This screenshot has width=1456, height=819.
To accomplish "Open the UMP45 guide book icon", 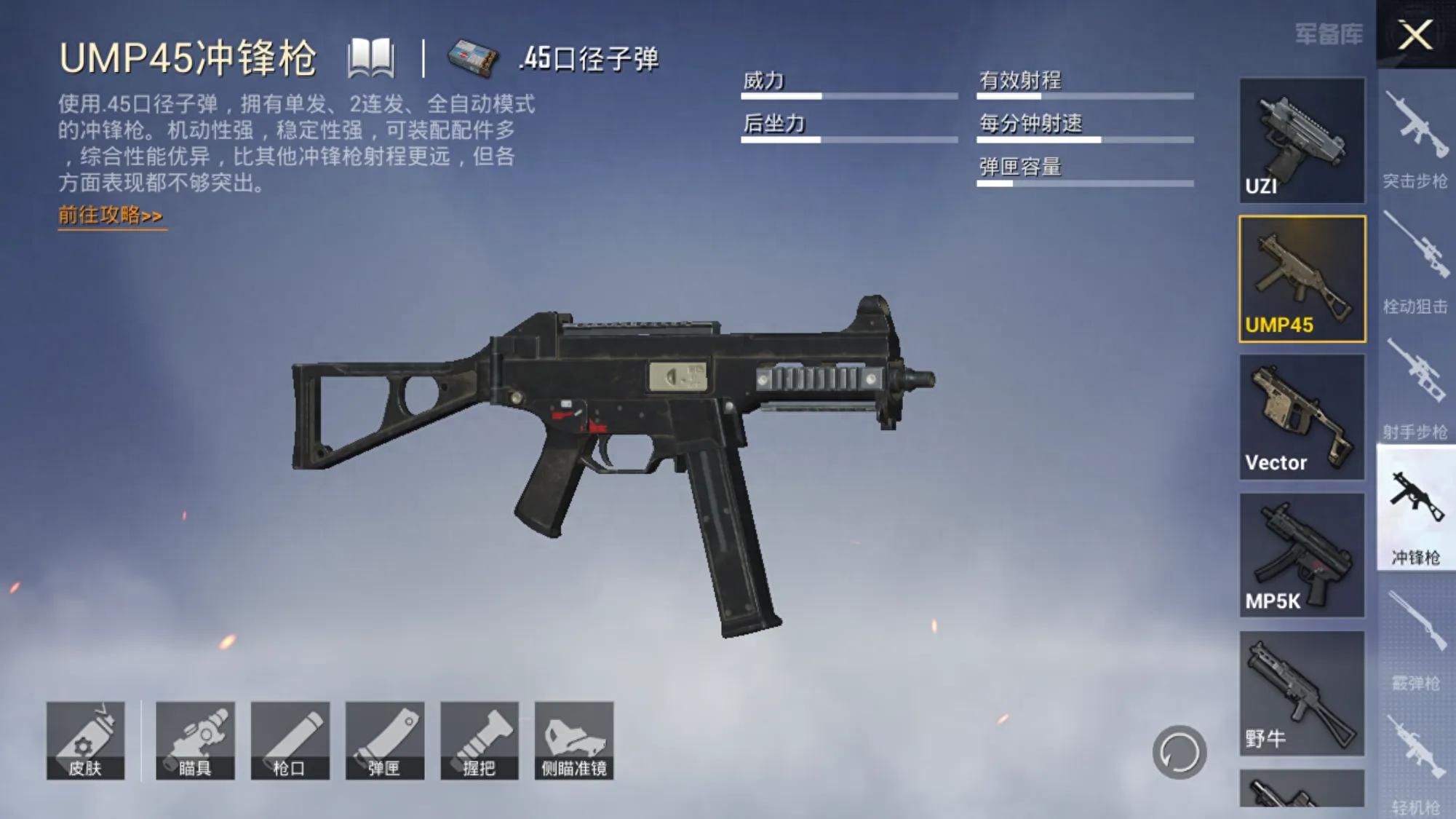I will [371, 58].
